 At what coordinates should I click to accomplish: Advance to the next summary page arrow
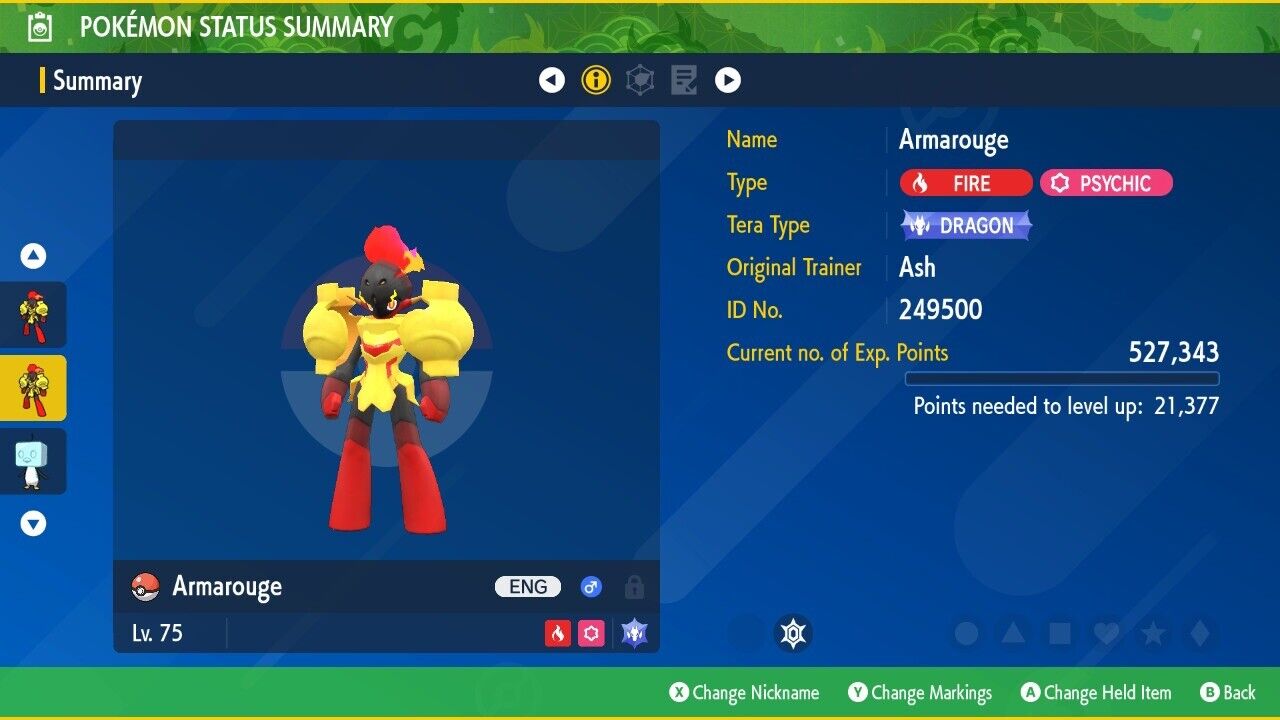728,80
